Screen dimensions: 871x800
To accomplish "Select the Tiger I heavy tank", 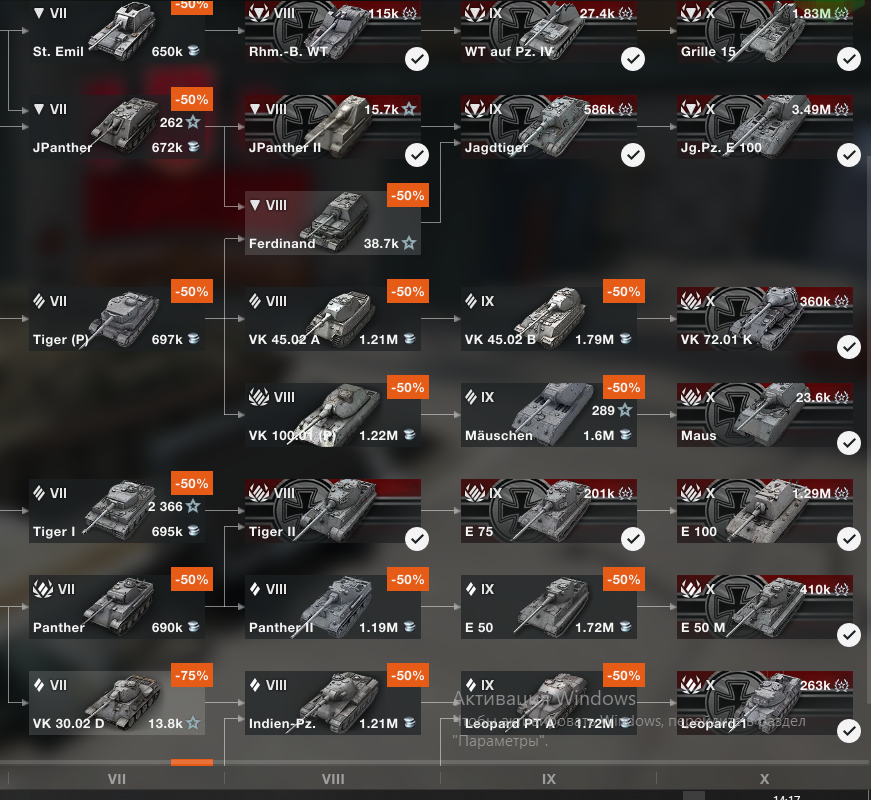I will pyautogui.click(x=117, y=511).
